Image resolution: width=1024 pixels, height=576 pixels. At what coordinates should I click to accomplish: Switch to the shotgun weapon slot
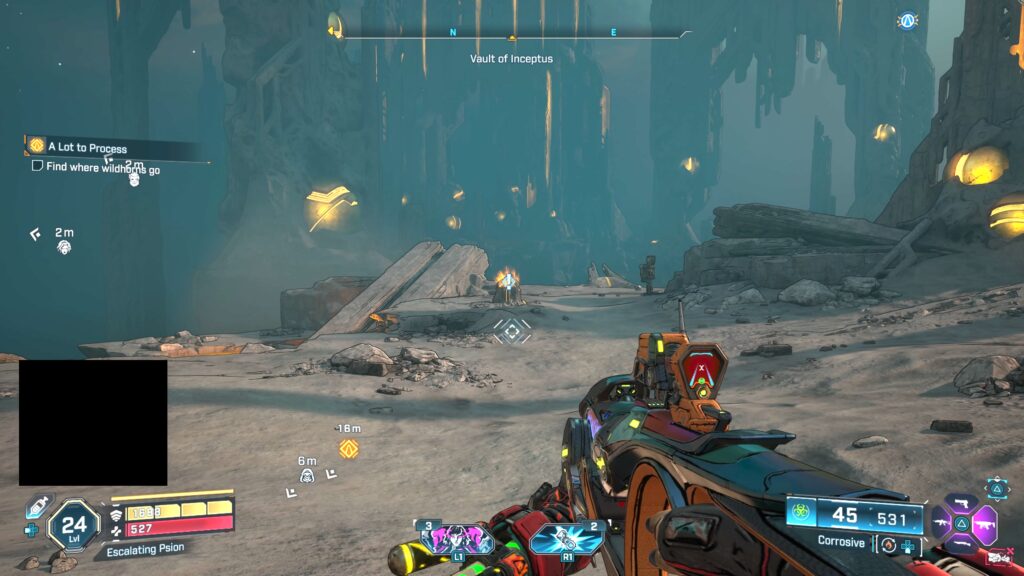(962, 545)
